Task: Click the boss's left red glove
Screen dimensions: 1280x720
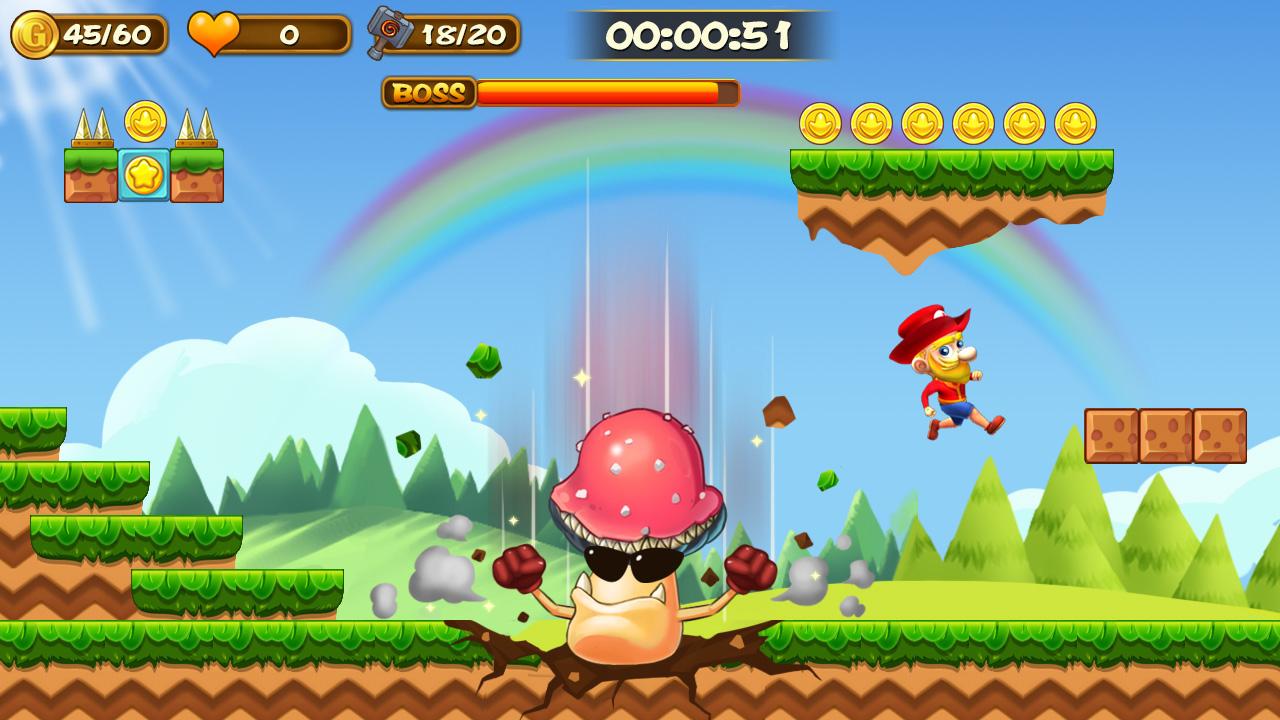Action: point(519,570)
